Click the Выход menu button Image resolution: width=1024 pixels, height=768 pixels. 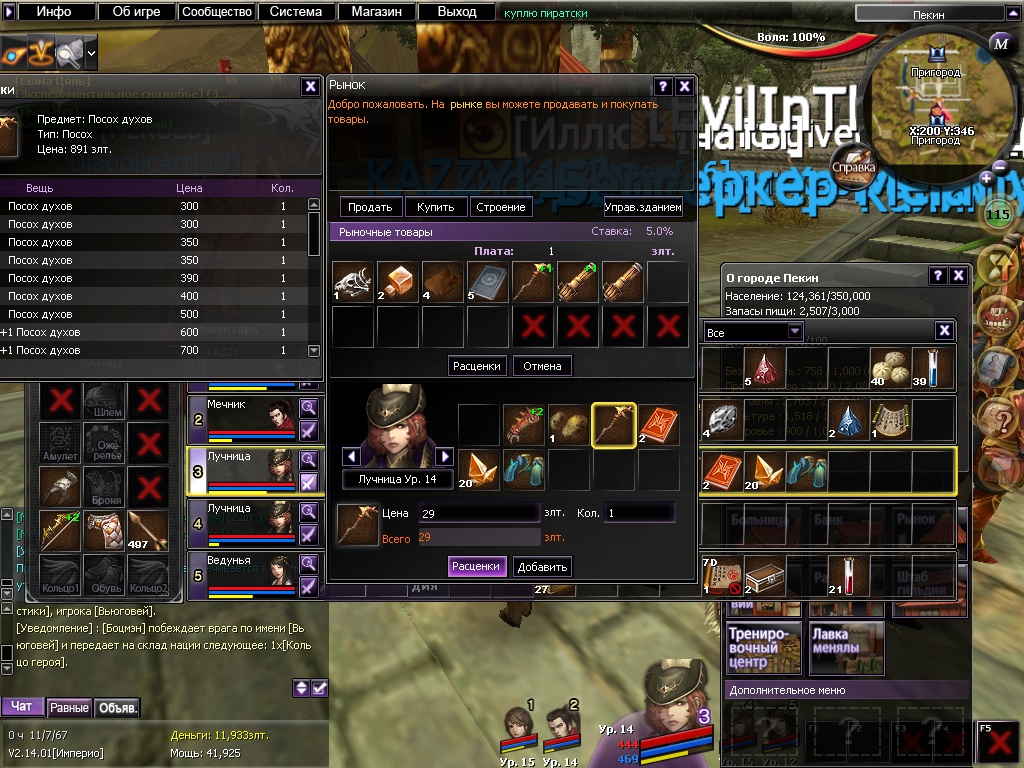(x=456, y=12)
